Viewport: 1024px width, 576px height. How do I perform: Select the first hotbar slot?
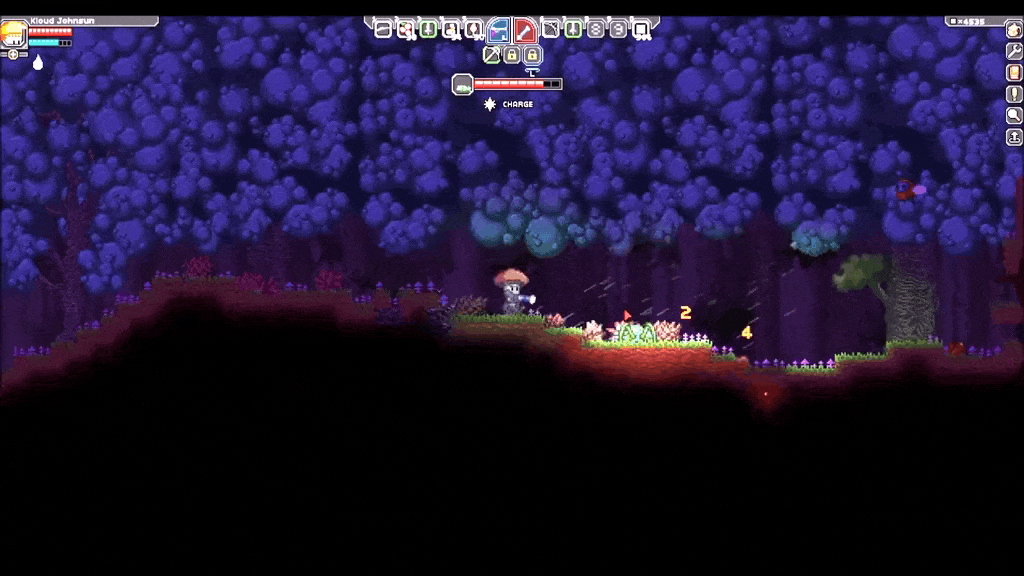coord(383,29)
